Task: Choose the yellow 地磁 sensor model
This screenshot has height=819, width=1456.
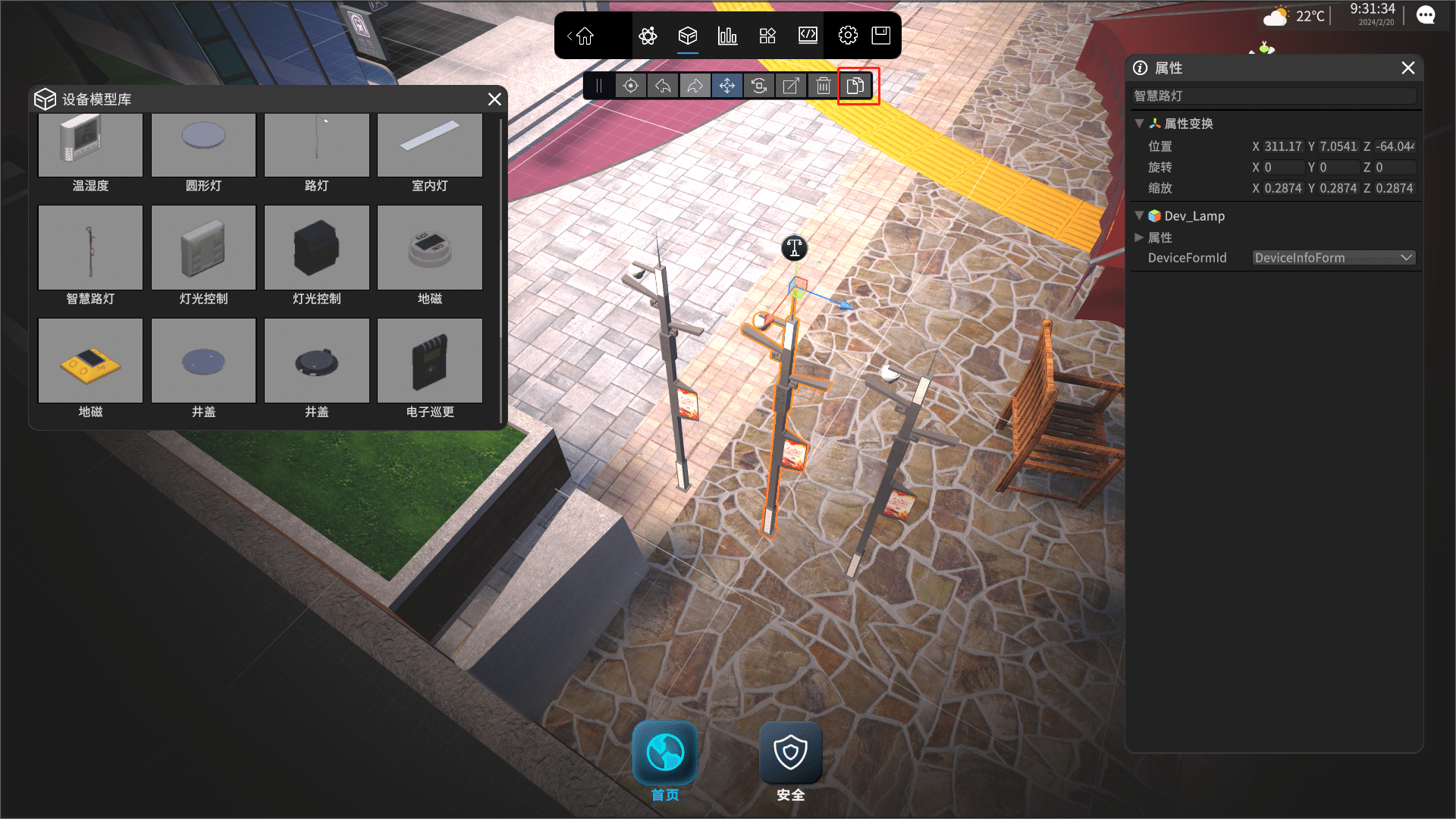Action: (90, 361)
